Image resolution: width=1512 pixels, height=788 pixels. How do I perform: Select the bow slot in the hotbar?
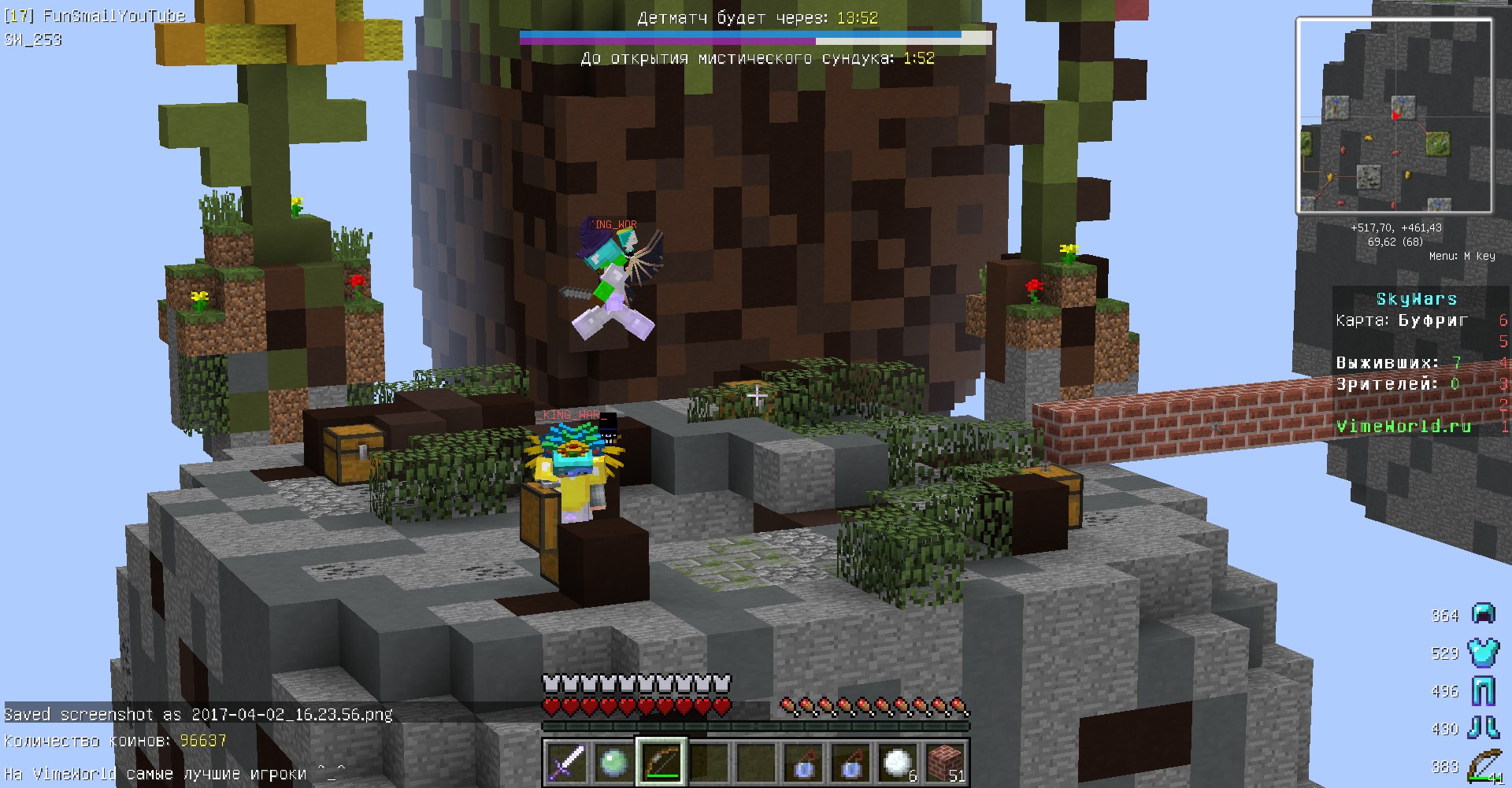(x=661, y=762)
